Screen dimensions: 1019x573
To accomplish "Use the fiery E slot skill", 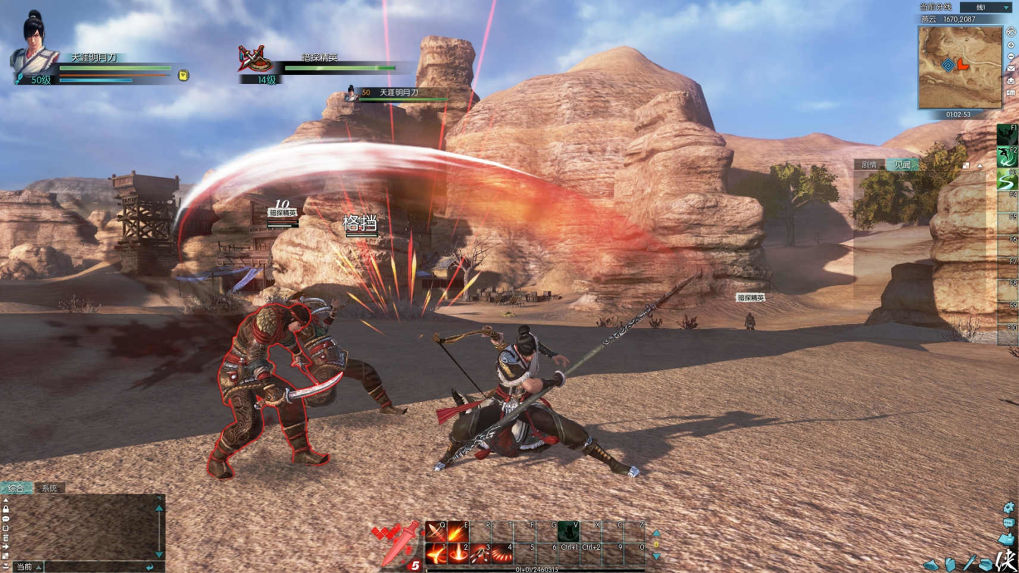I will (457, 531).
